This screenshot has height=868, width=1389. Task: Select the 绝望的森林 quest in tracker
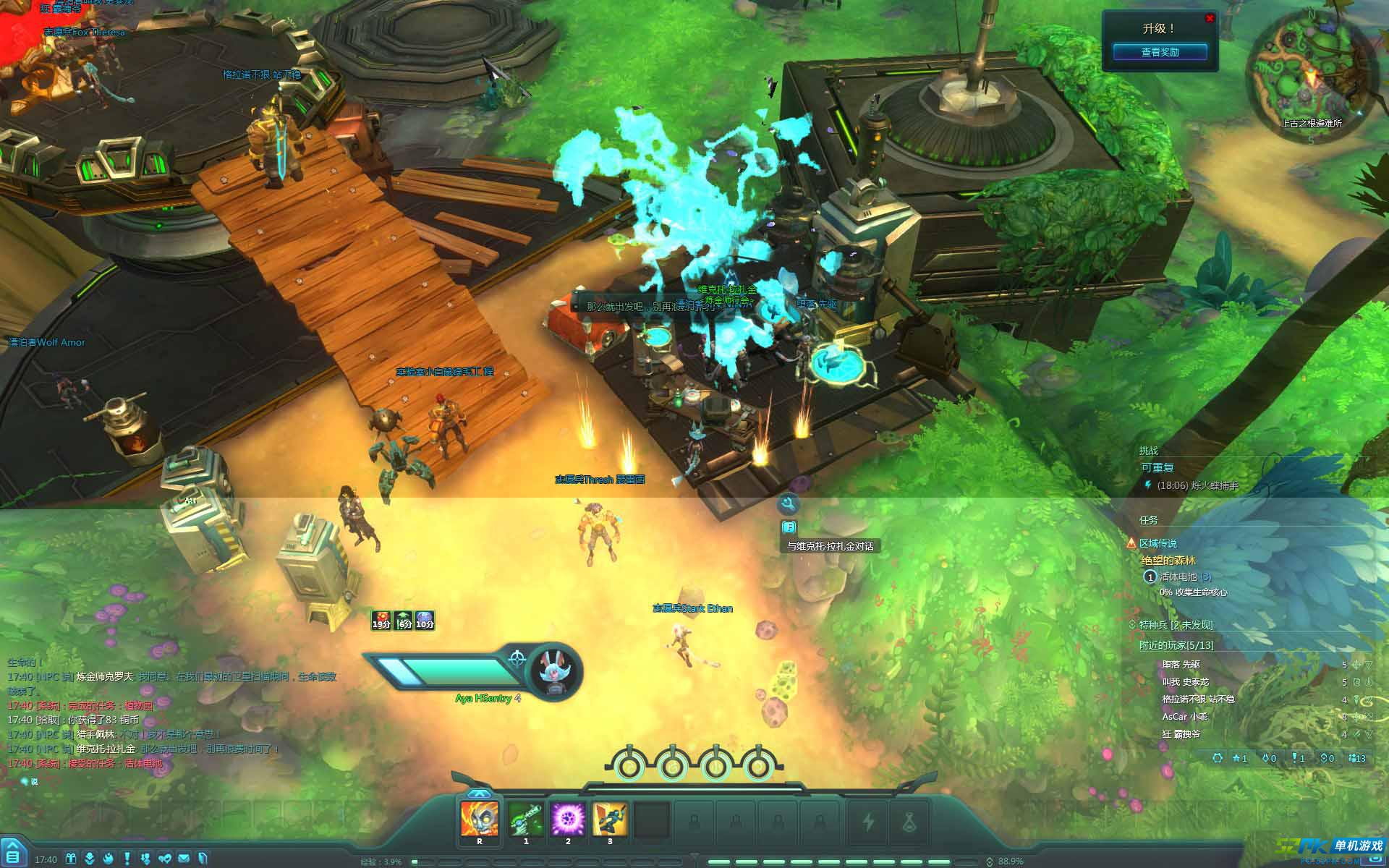tap(1168, 560)
